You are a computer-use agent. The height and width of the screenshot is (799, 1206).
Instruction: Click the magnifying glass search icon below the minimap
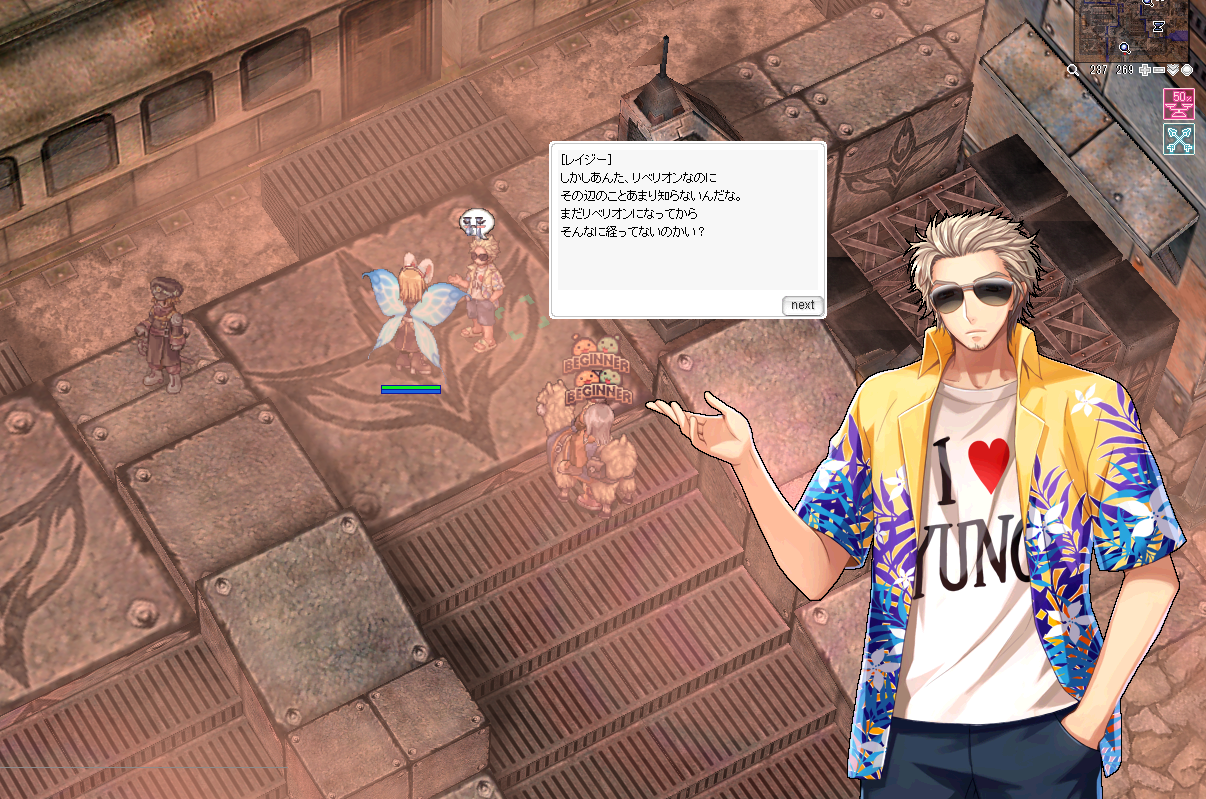1073,70
